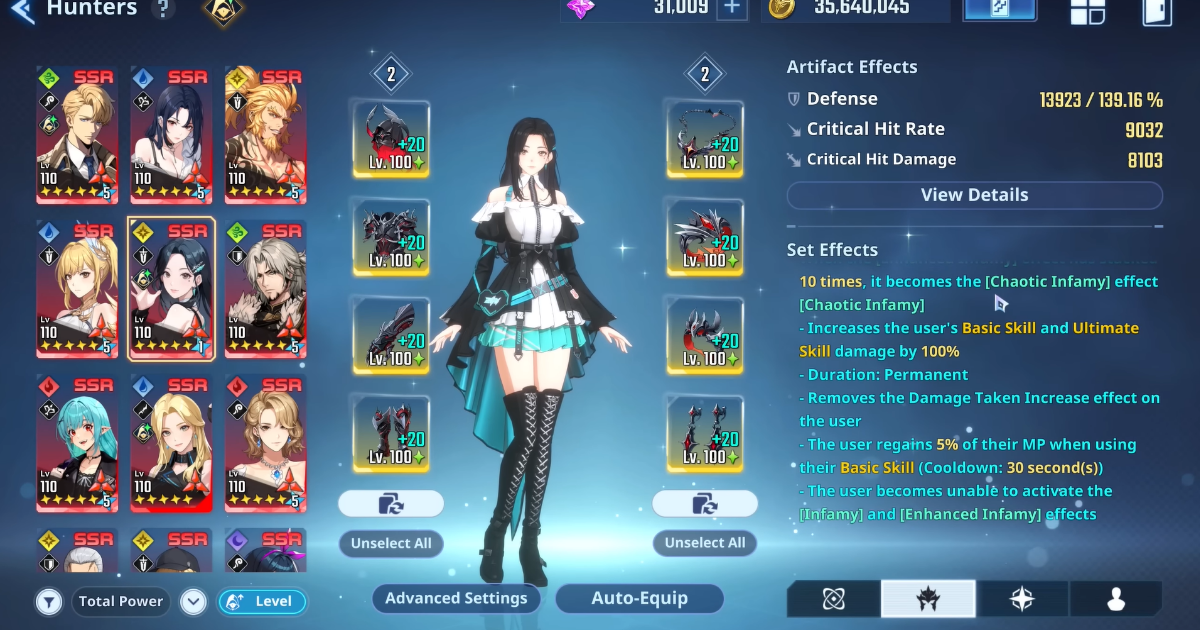Open the equipped boots artifact slot
This screenshot has width=1200, height=630.
[x=391, y=434]
